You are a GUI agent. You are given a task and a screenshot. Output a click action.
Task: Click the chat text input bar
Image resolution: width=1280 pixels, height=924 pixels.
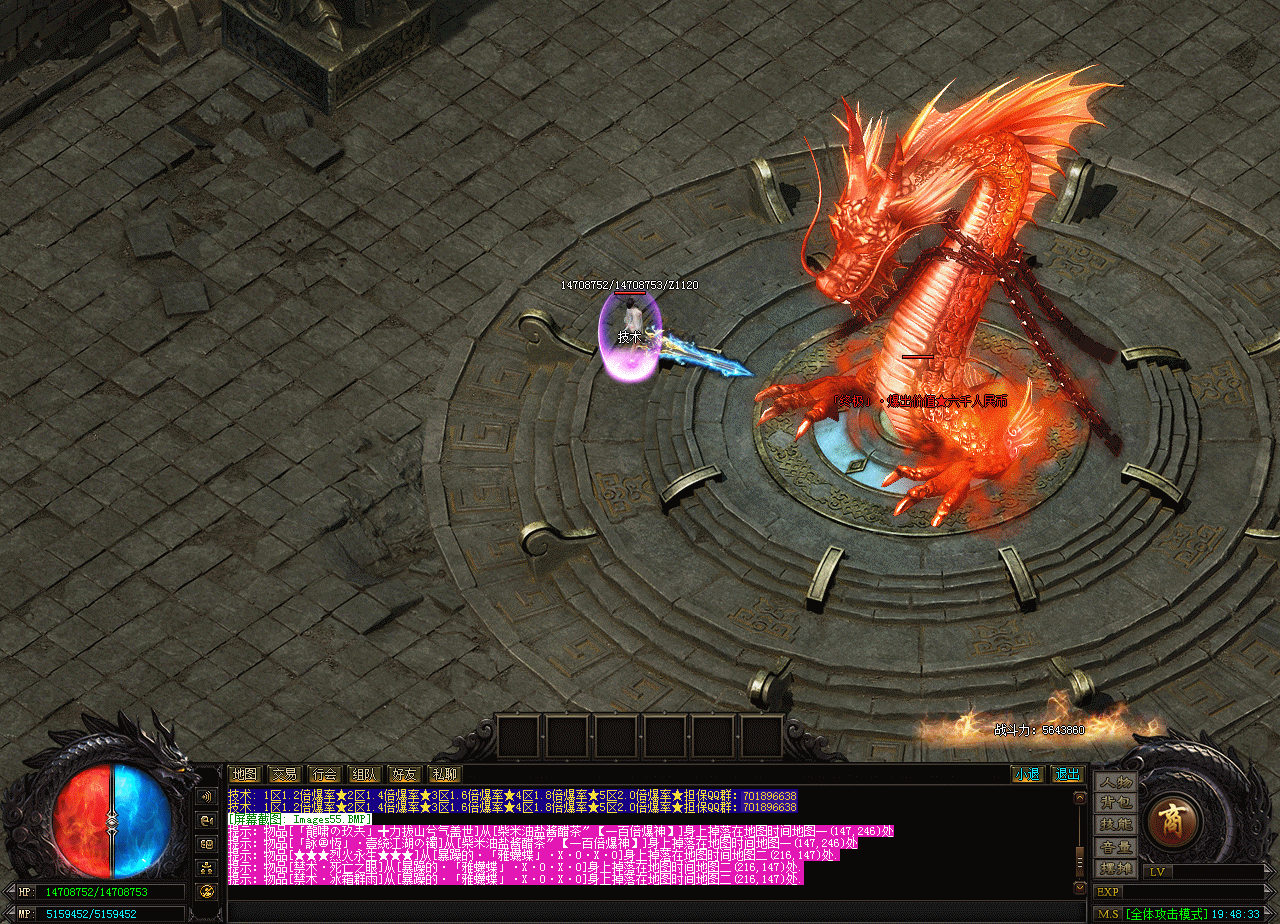click(x=650, y=911)
